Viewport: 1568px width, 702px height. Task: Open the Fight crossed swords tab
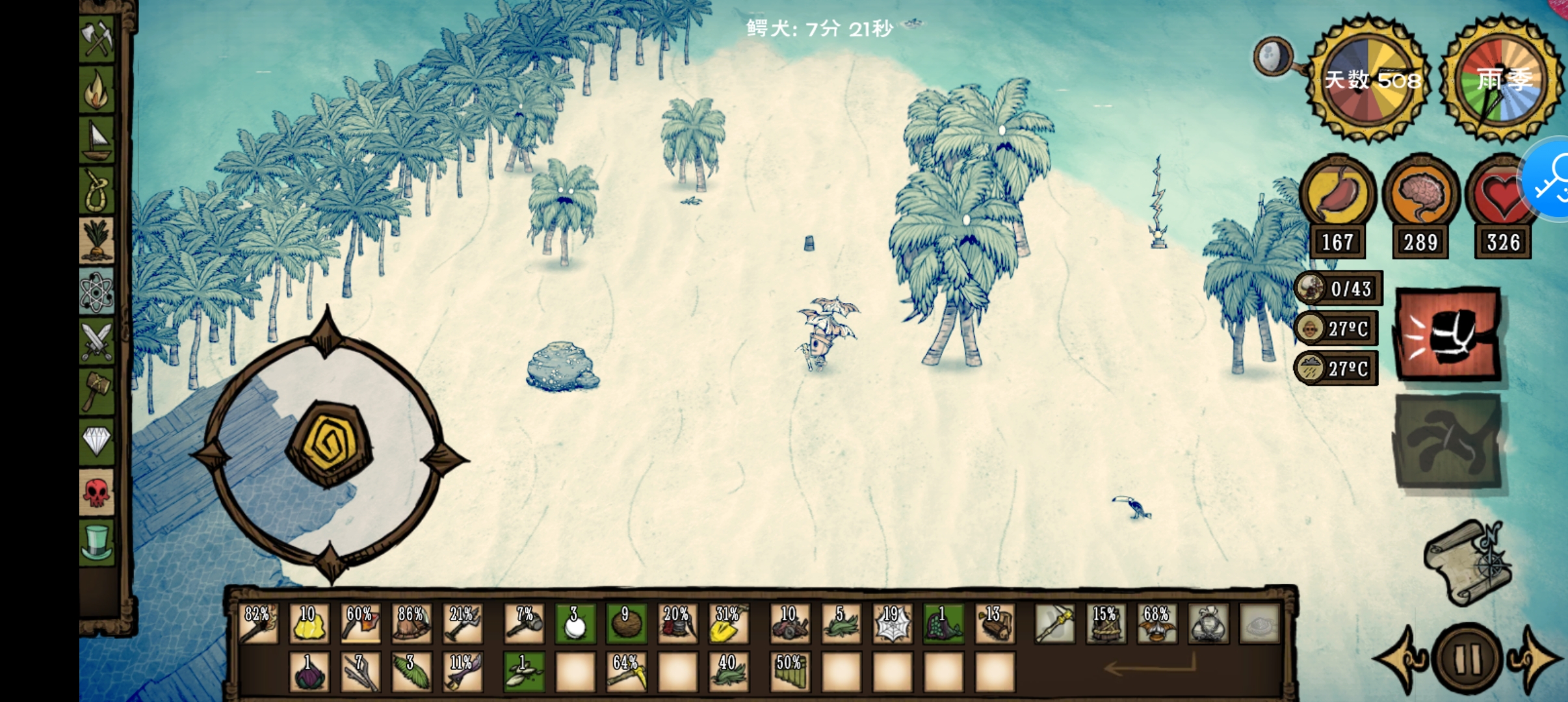(97, 341)
